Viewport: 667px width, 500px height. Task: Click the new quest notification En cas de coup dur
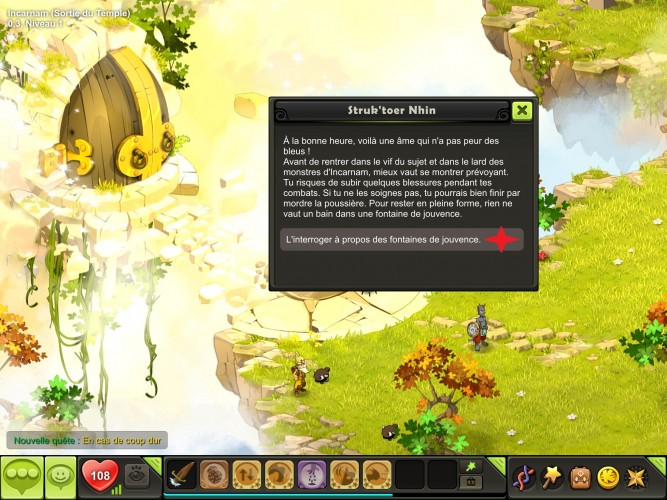(x=86, y=440)
